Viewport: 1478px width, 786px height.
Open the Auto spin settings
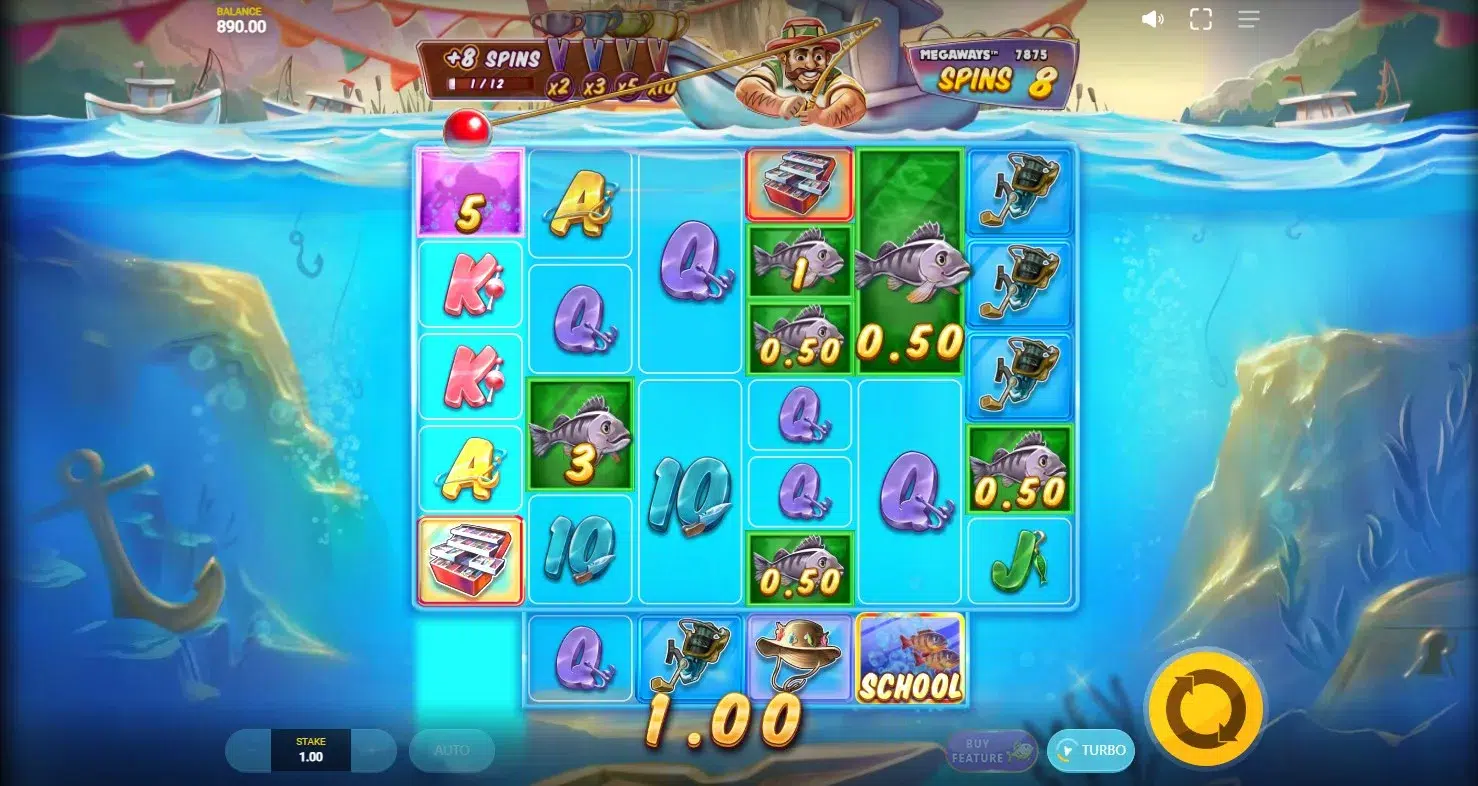451,750
